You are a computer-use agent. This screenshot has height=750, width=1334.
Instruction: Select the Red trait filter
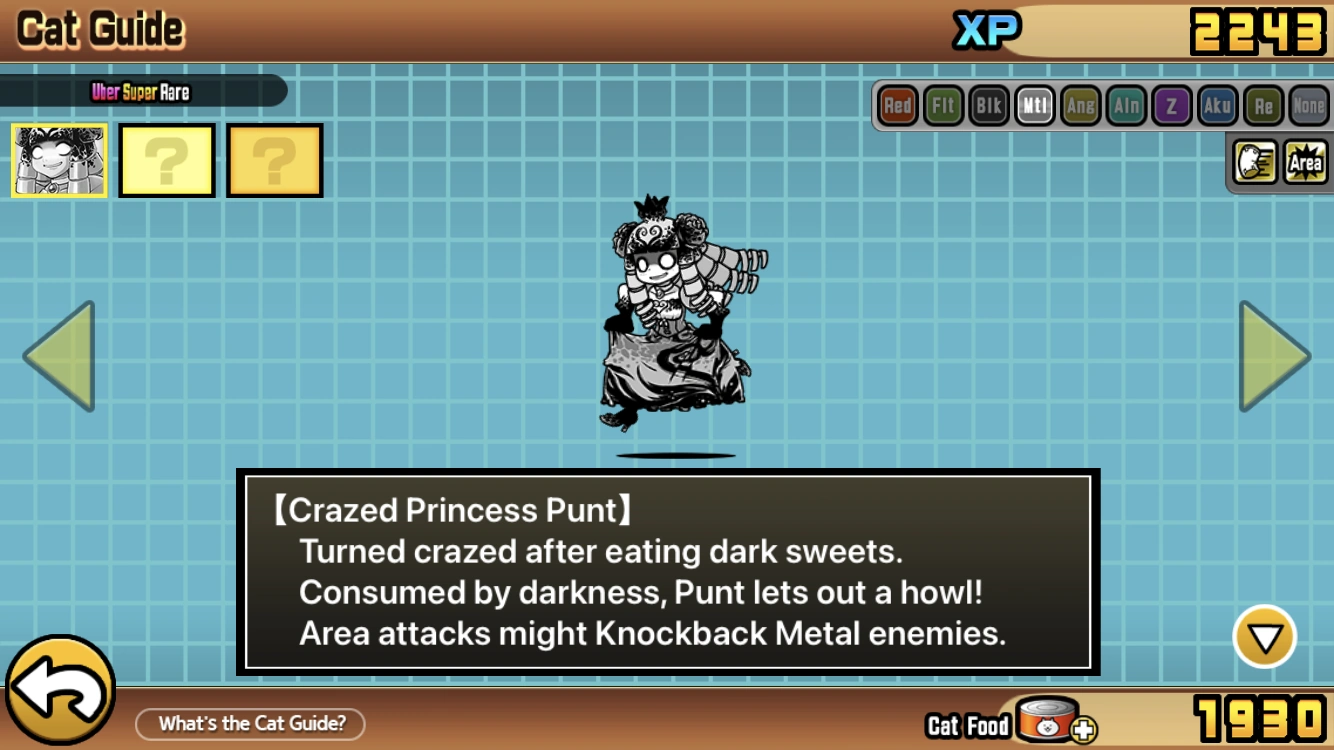(896, 105)
